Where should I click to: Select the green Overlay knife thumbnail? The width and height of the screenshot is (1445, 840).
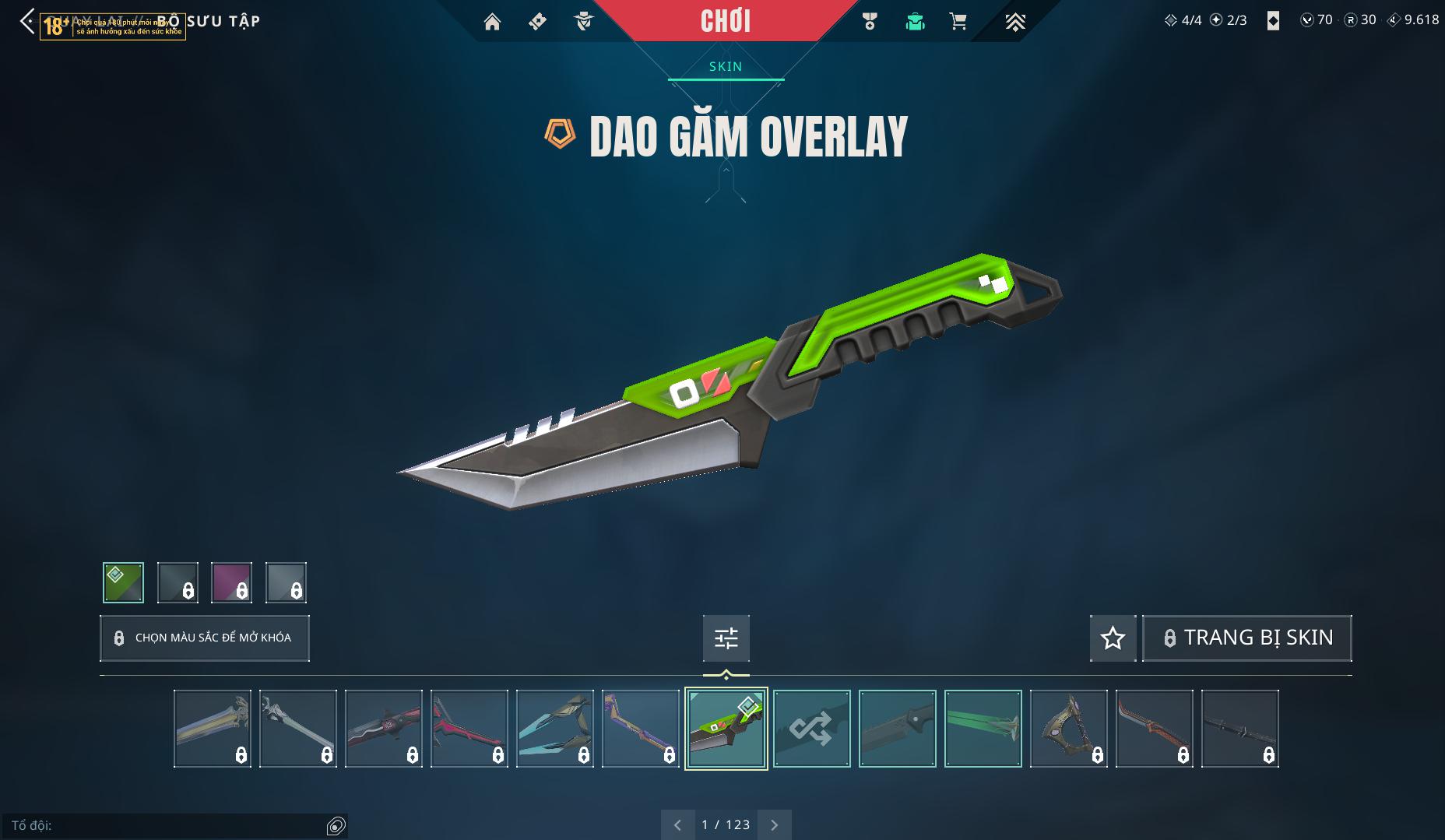point(726,729)
